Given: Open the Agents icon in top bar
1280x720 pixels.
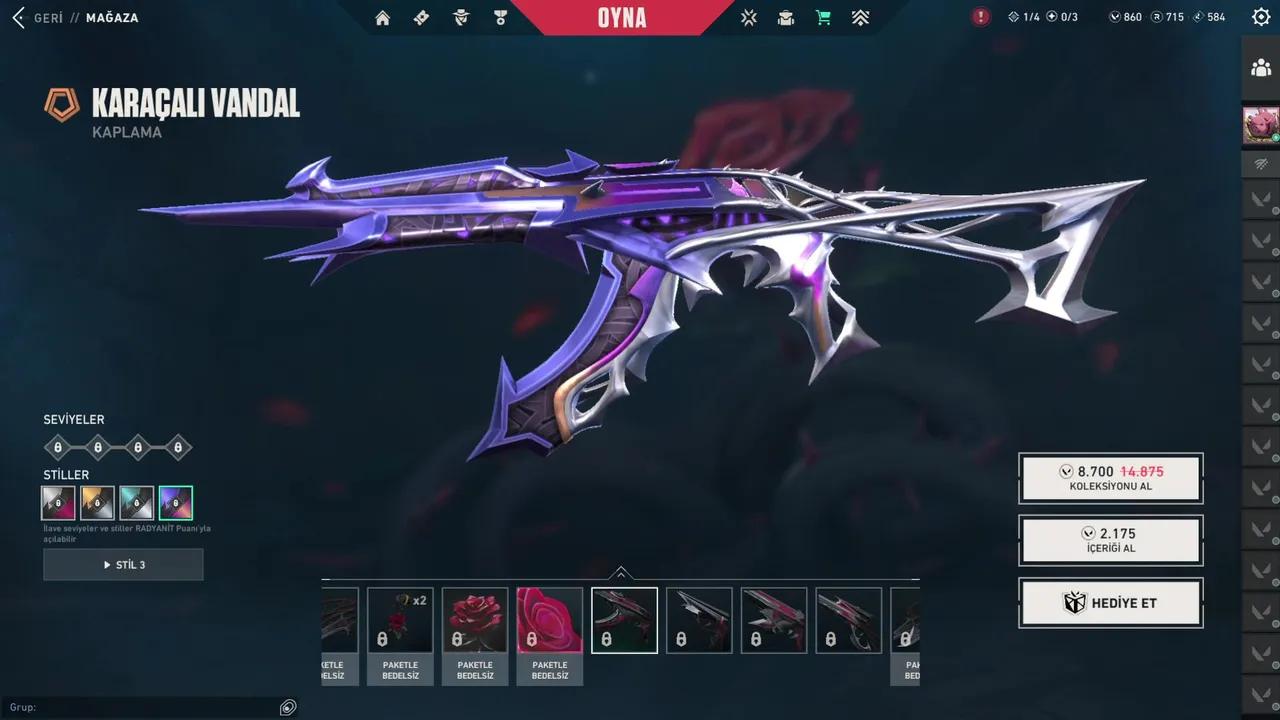Looking at the screenshot, I should click(460, 17).
